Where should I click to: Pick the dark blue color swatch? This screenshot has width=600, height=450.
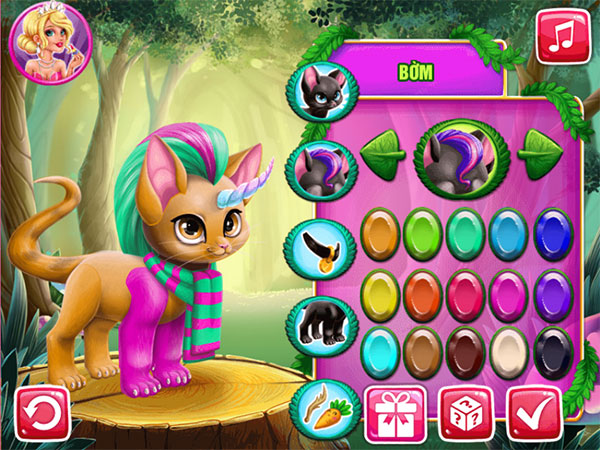point(553,232)
